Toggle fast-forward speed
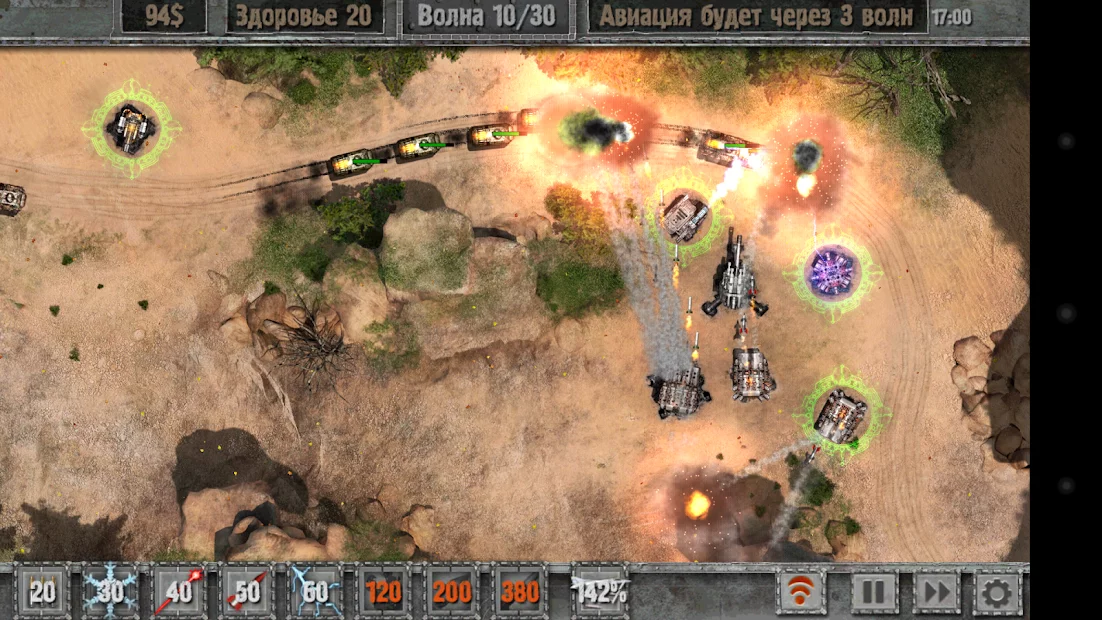1102x620 pixels. click(x=937, y=592)
